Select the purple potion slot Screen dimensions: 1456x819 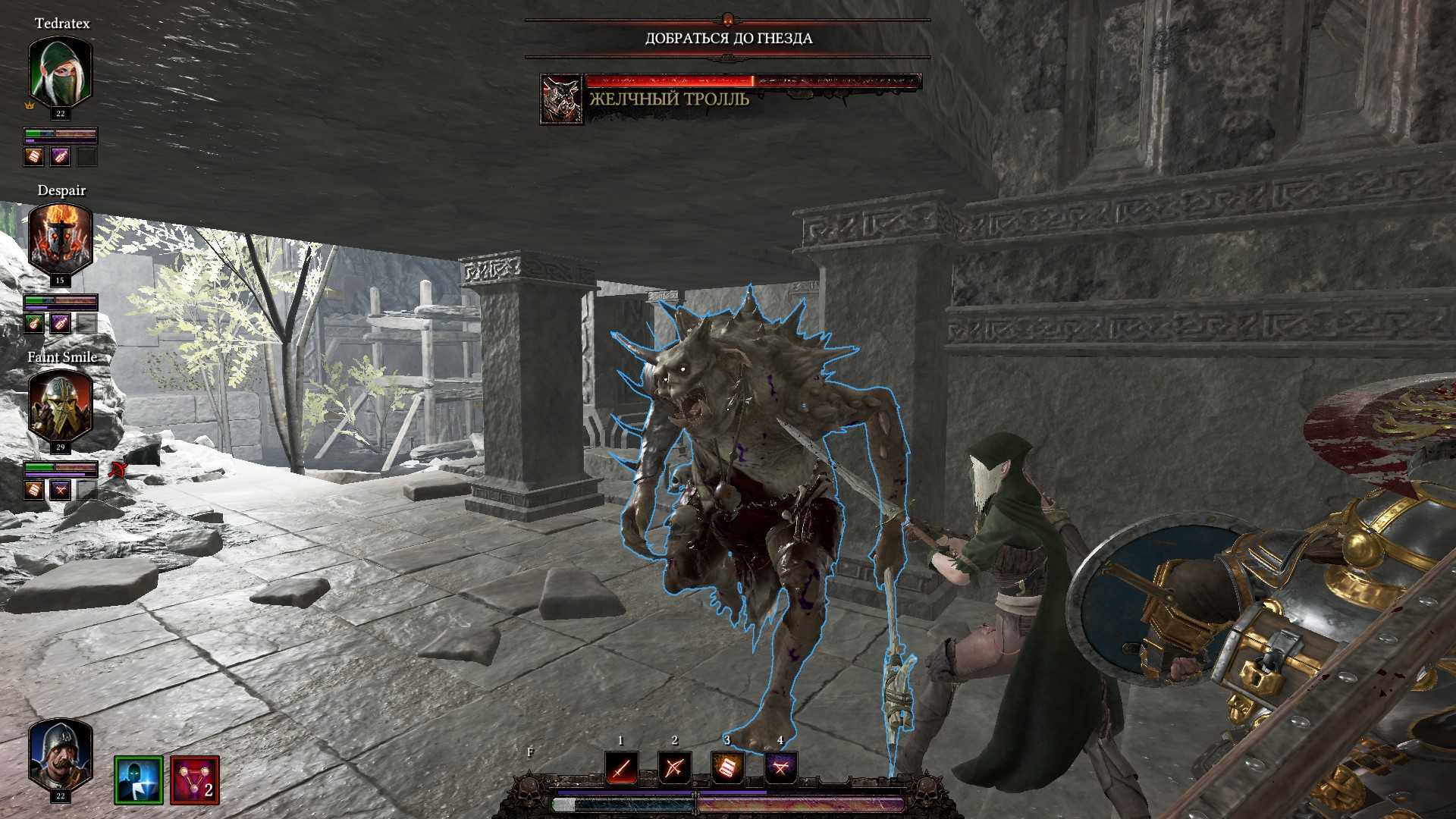pyautogui.click(x=780, y=769)
